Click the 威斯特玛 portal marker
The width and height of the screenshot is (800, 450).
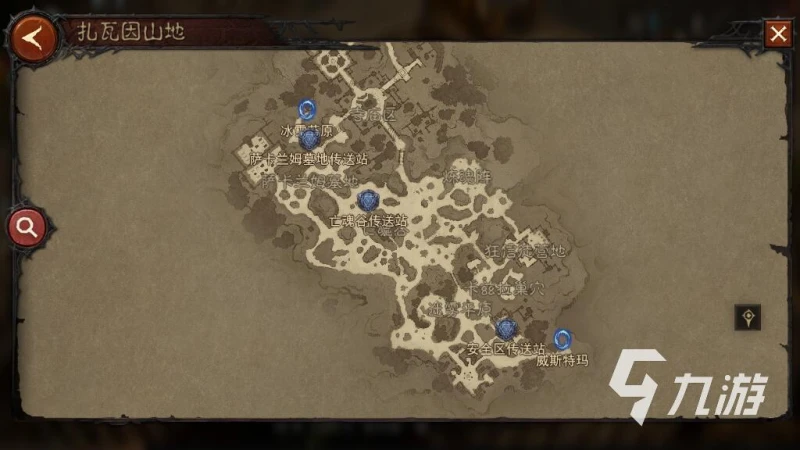click(x=563, y=339)
